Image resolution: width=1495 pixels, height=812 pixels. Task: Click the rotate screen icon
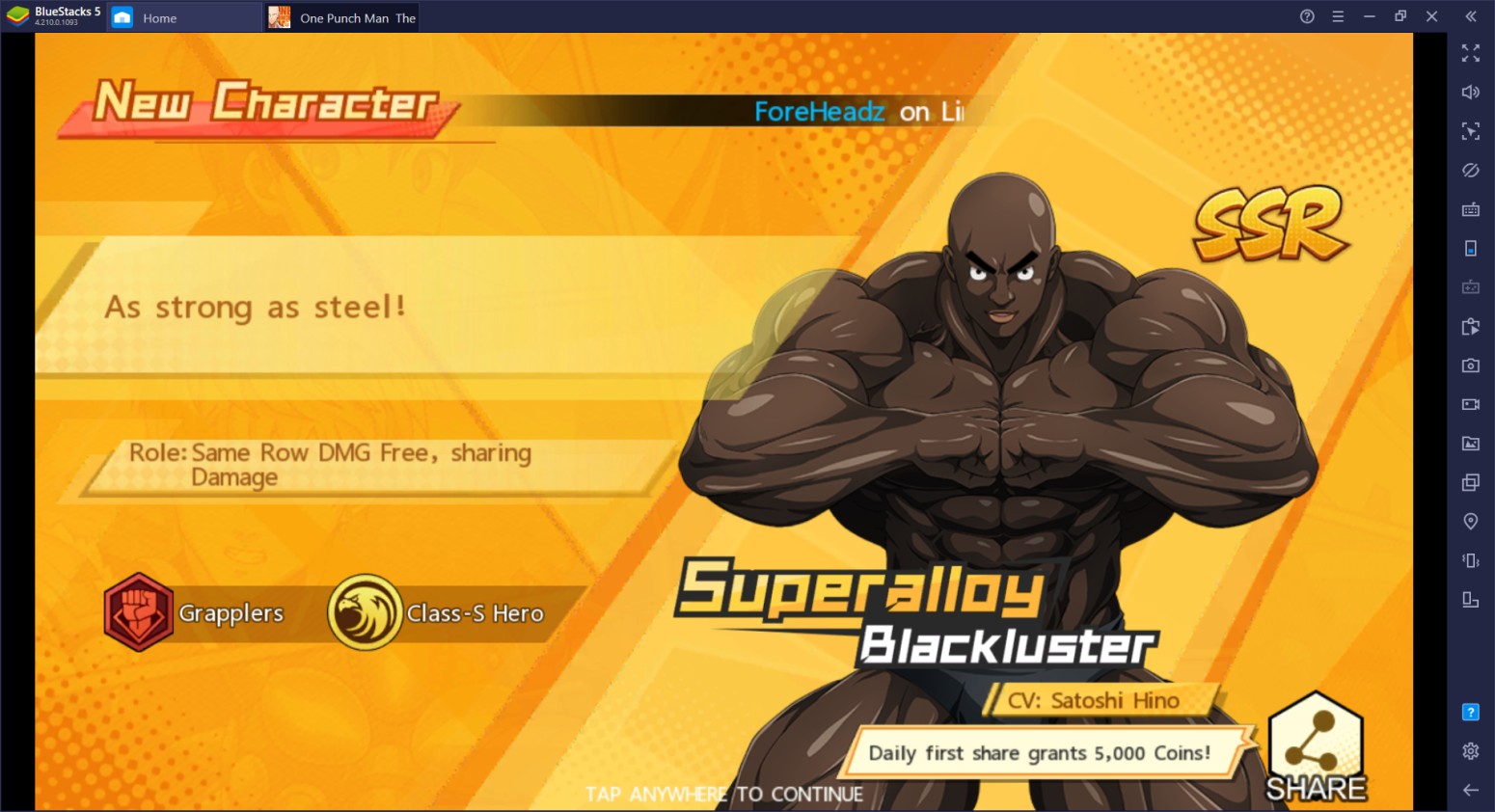1470,599
